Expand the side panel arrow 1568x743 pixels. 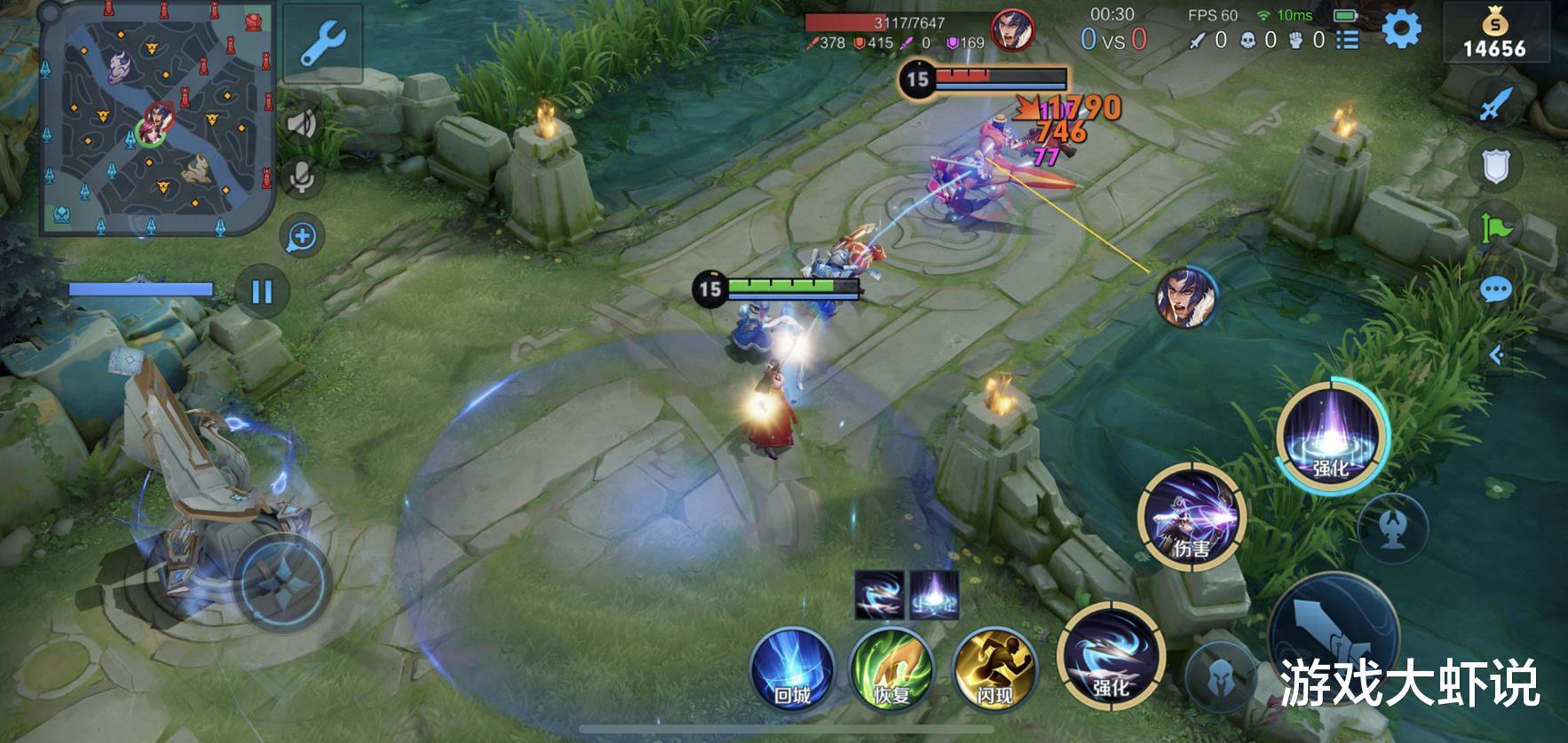tap(1496, 356)
